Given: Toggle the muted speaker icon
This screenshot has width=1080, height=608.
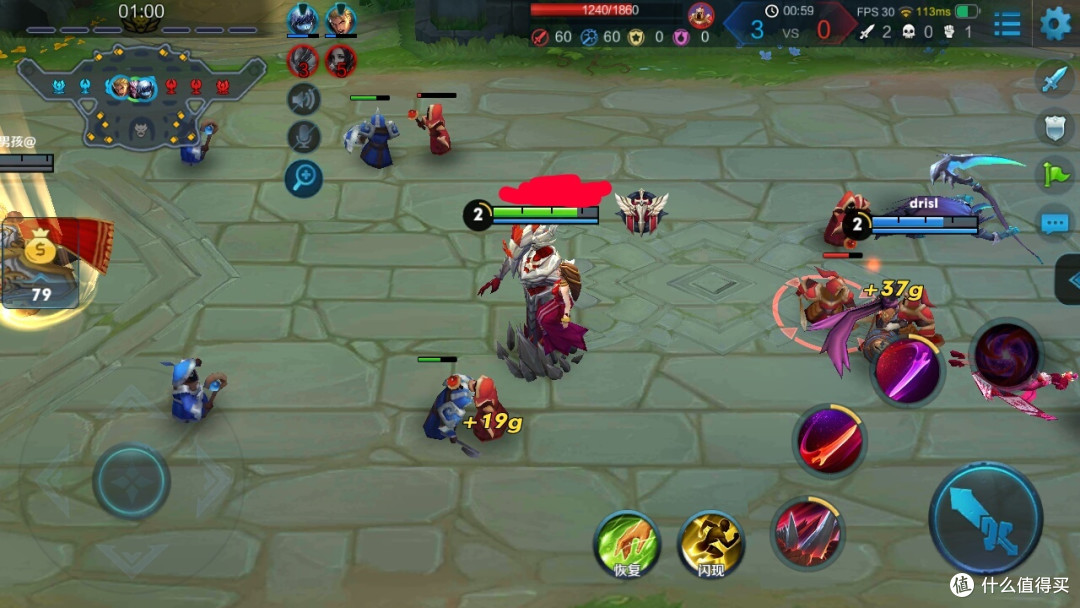Looking at the screenshot, I should point(303,99).
